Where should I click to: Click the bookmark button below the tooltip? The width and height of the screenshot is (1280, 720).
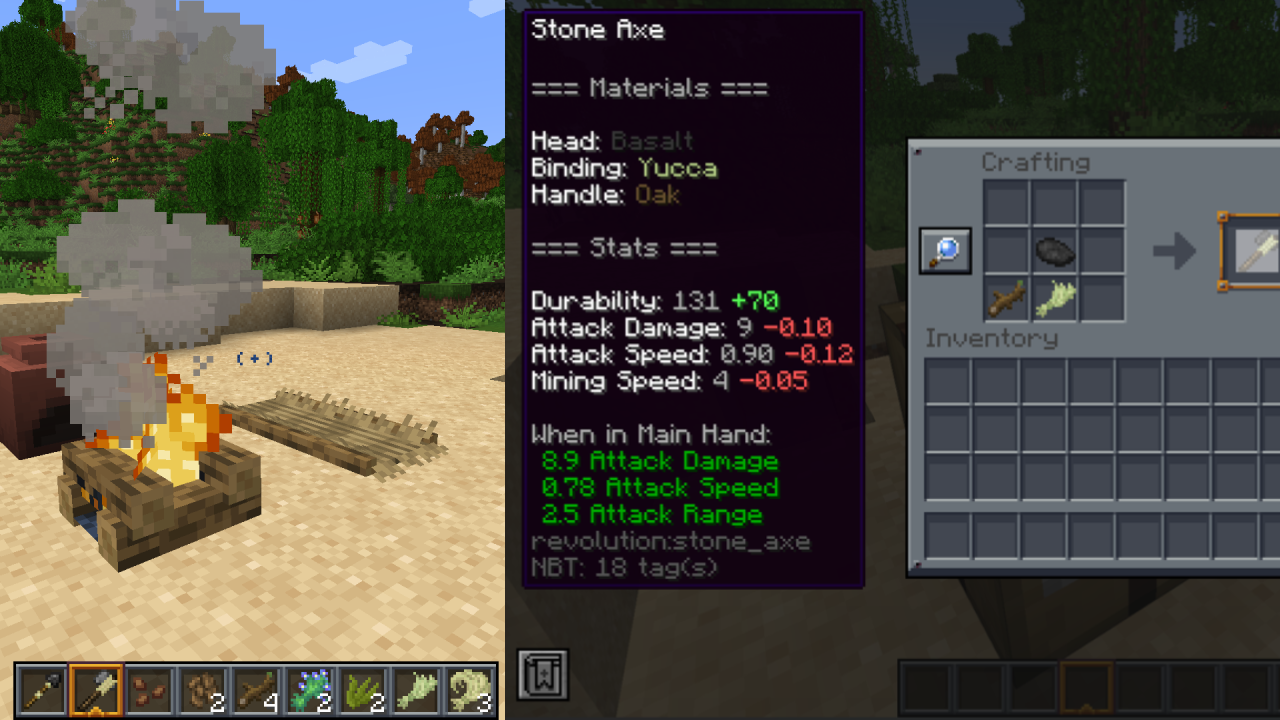pyautogui.click(x=543, y=674)
